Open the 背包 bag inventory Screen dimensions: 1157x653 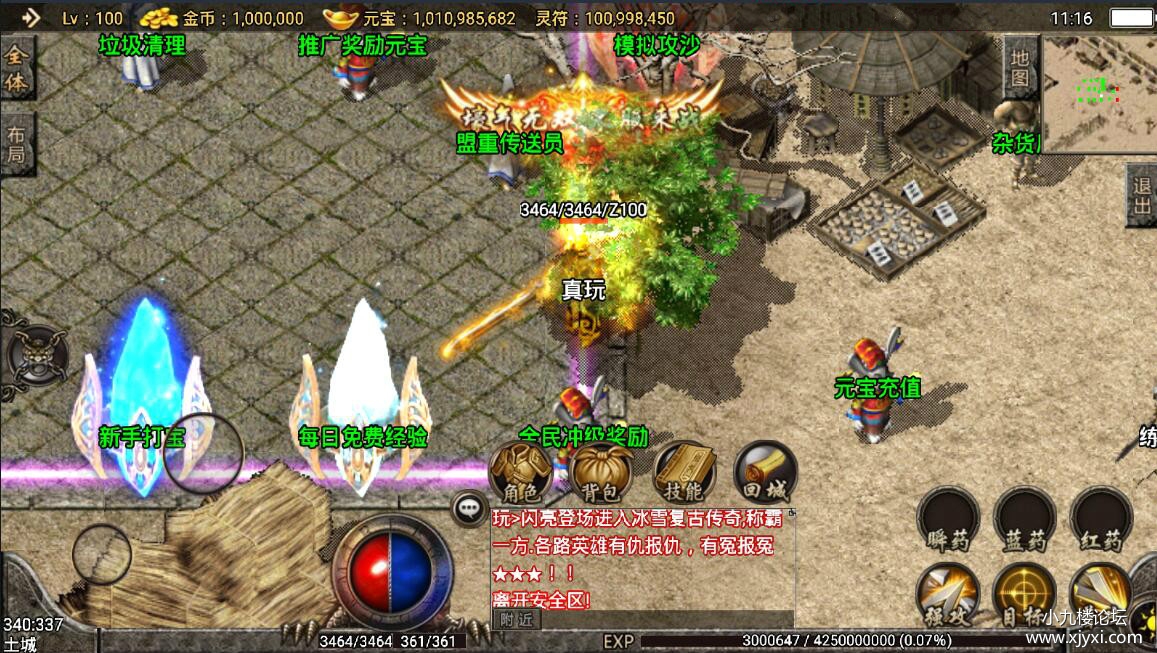[x=602, y=472]
